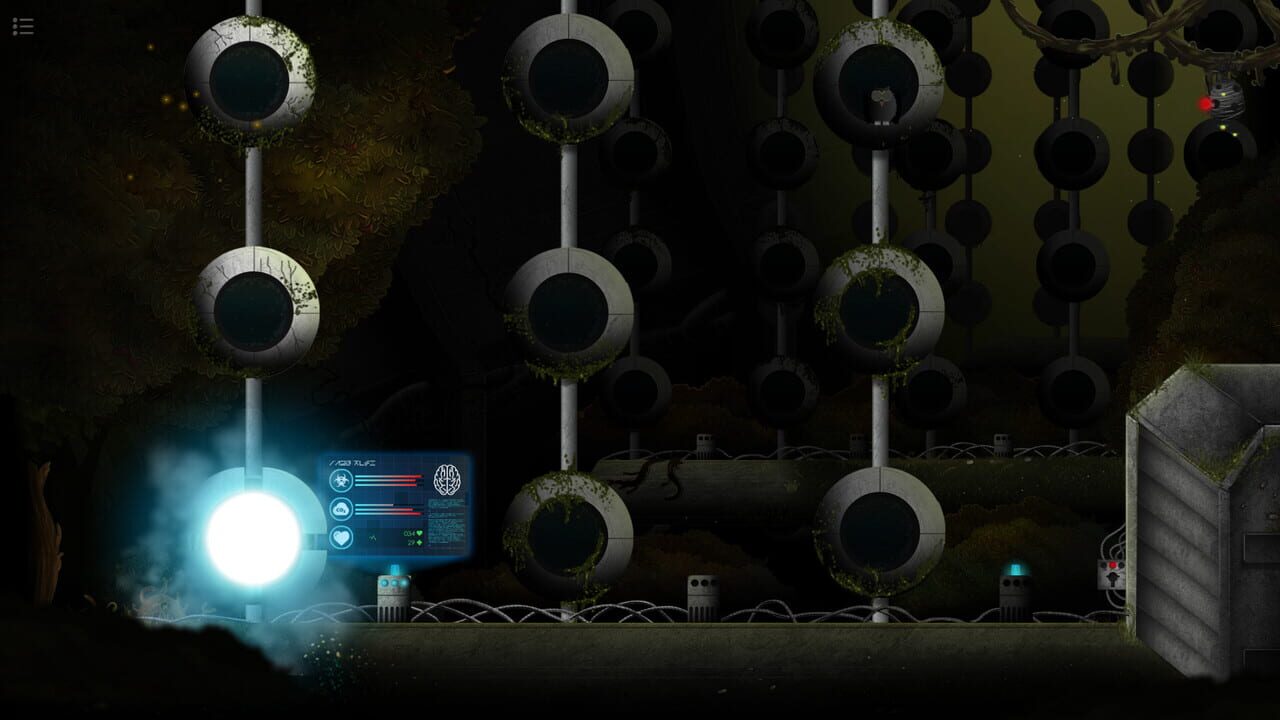Open the brain scan display
Viewport: 1280px width, 720px height.
click(x=447, y=478)
